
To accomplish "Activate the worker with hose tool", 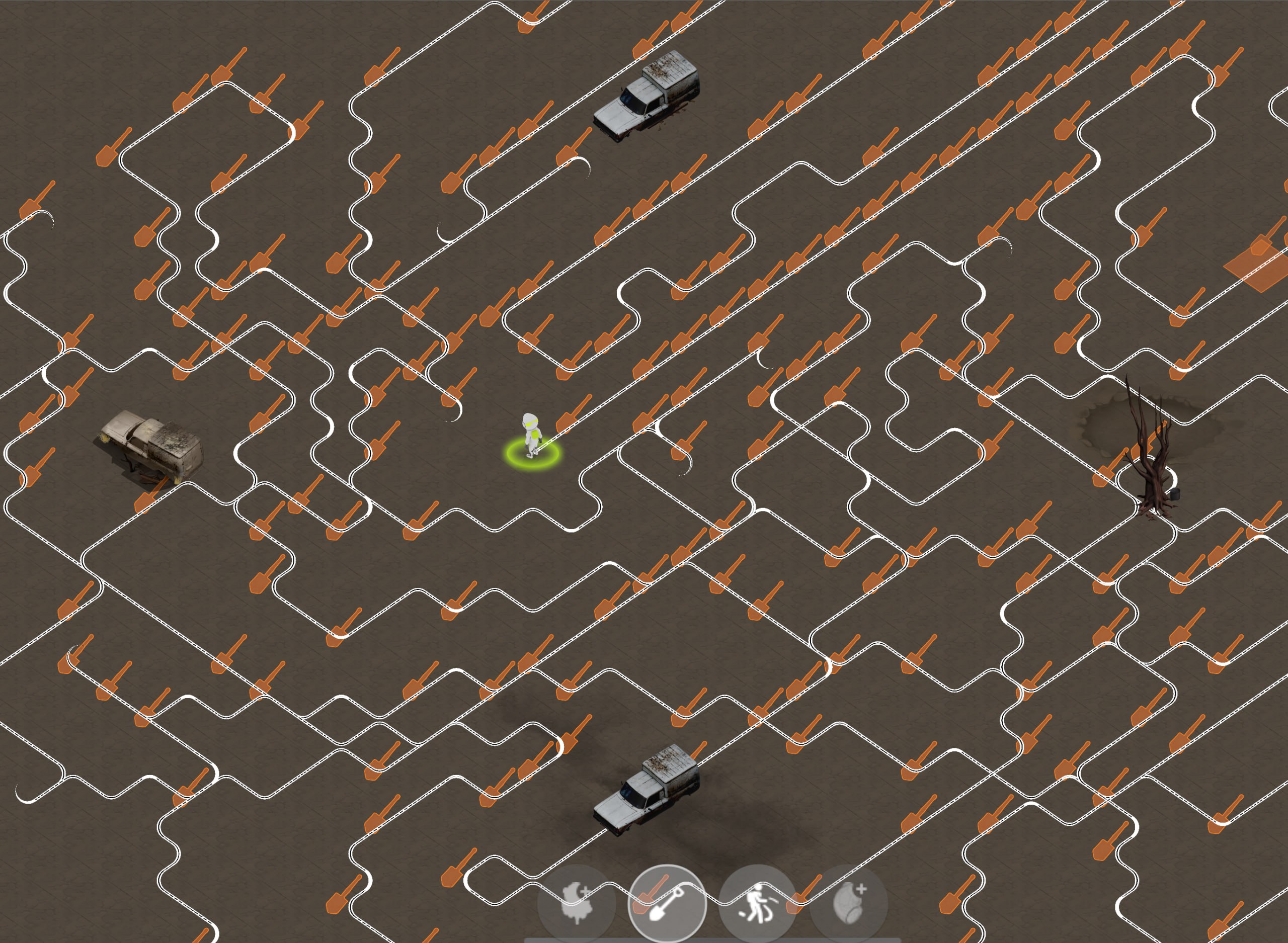I will pyautogui.click(x=757, y=903).
